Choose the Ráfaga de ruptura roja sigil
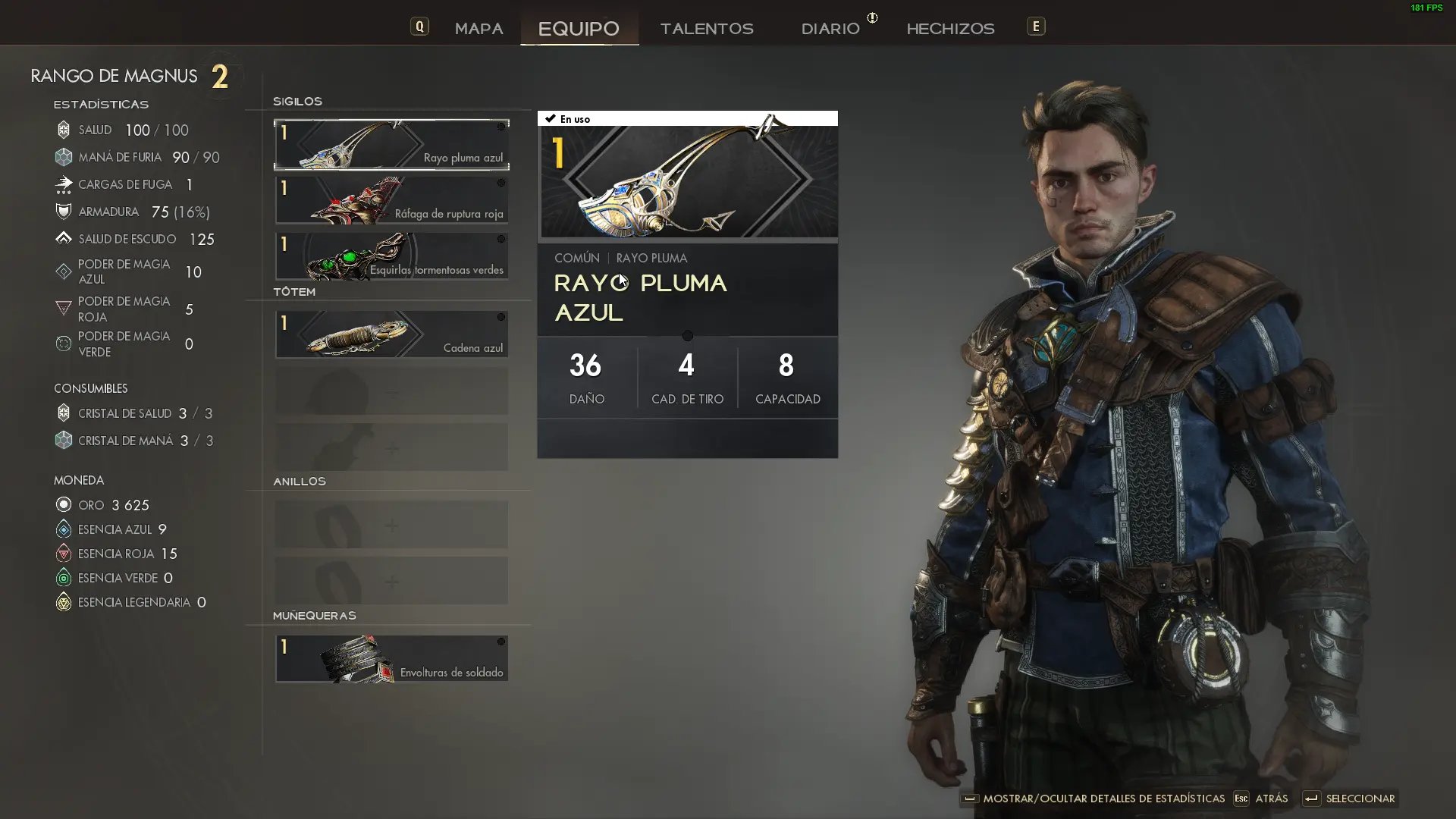Viewport: 1456px width, 819px height. coord(391,200)
